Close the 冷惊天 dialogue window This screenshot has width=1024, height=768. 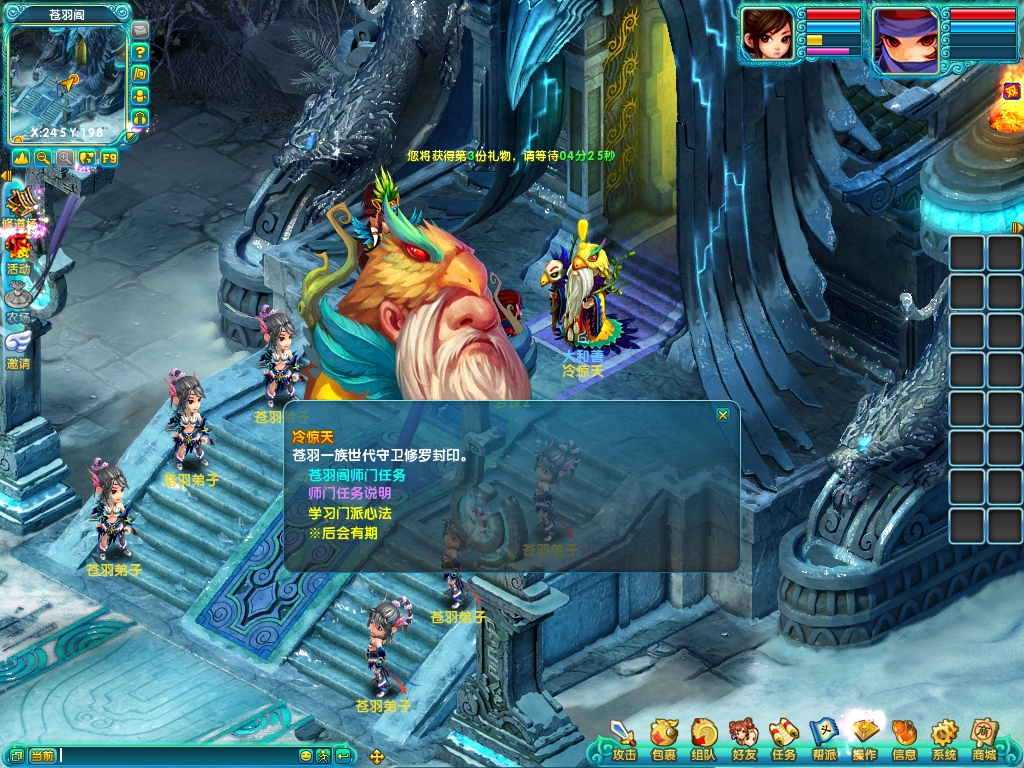pos(723,414)
